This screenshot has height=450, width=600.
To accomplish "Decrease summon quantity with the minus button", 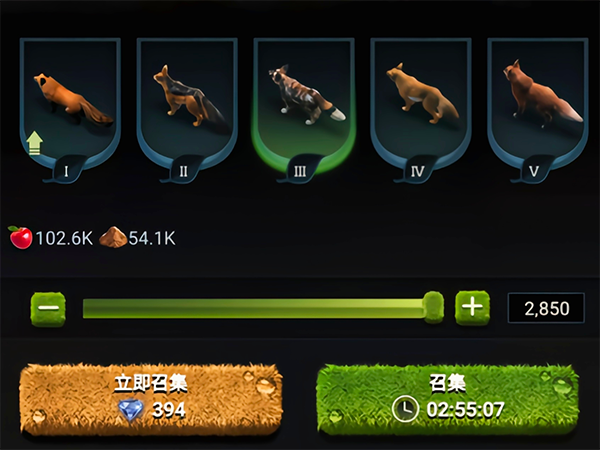I will 47,307.
